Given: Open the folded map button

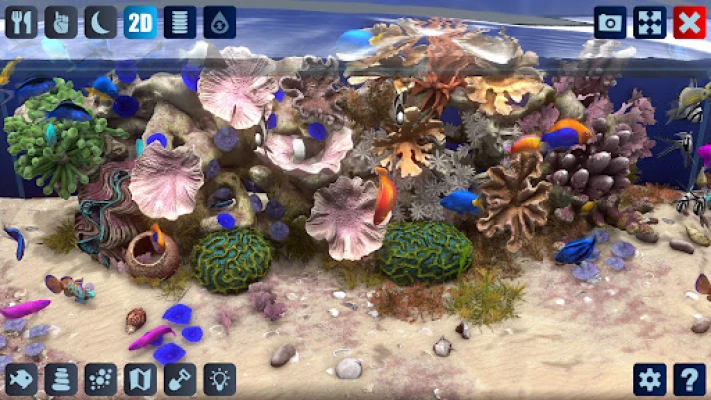Looking at the screenshot, I should [140, 379].
